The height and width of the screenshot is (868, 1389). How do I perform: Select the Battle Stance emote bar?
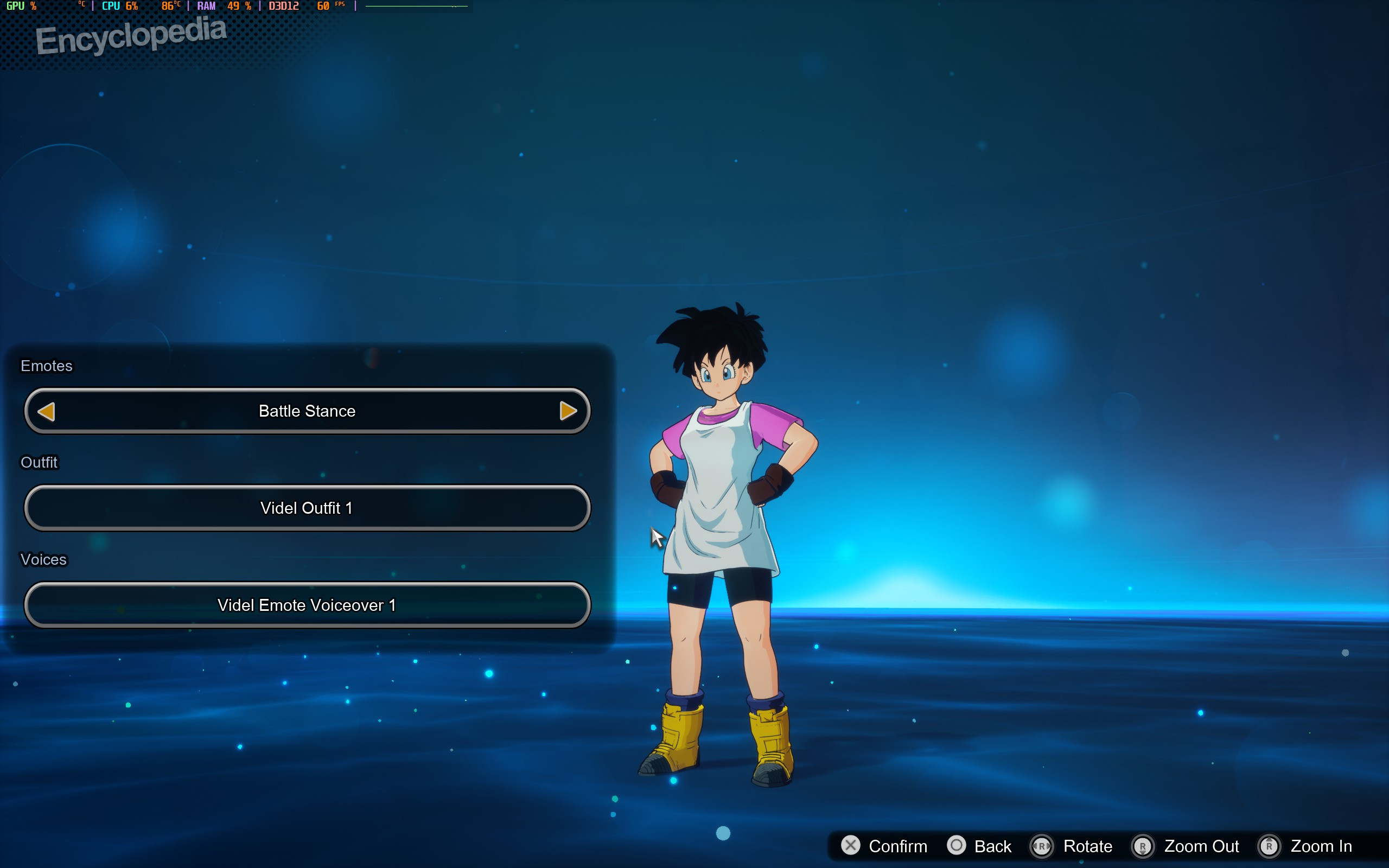pos(307,411)
